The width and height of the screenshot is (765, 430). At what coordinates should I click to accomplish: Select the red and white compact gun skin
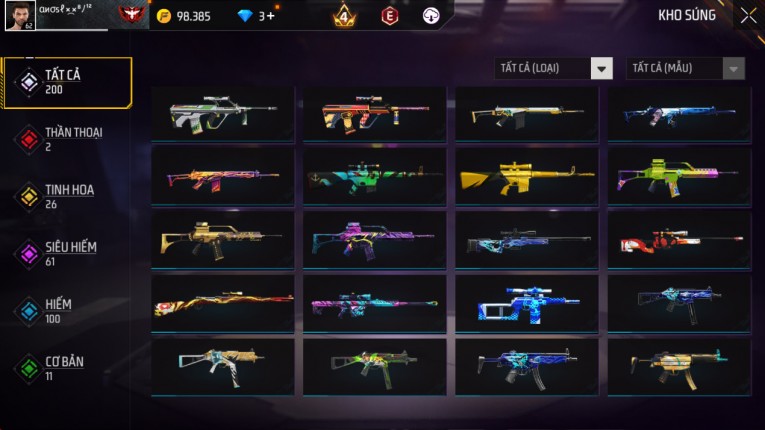pyautogui.click(x=679, y=241)
